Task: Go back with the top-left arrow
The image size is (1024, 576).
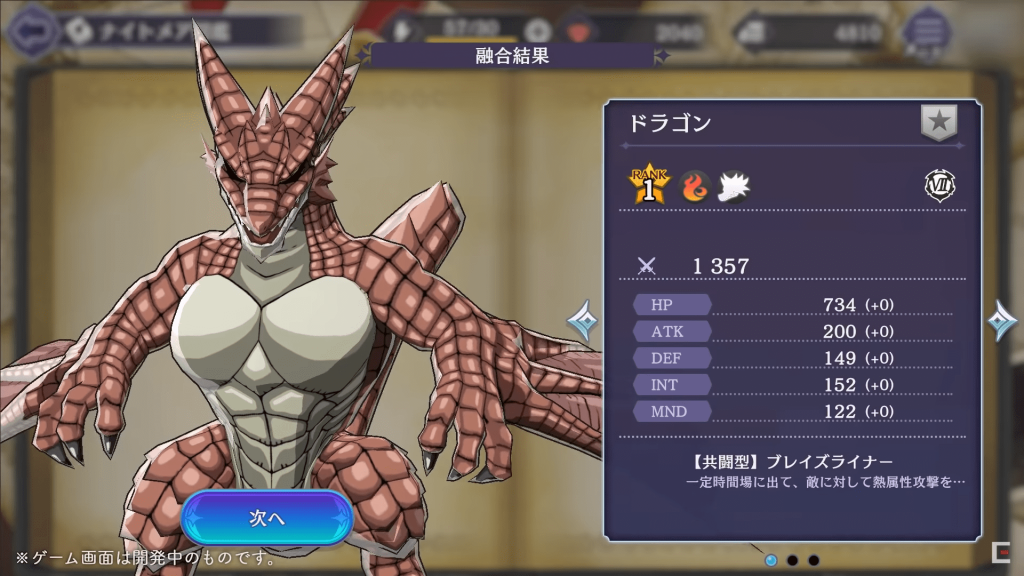Action: [30, 30]
